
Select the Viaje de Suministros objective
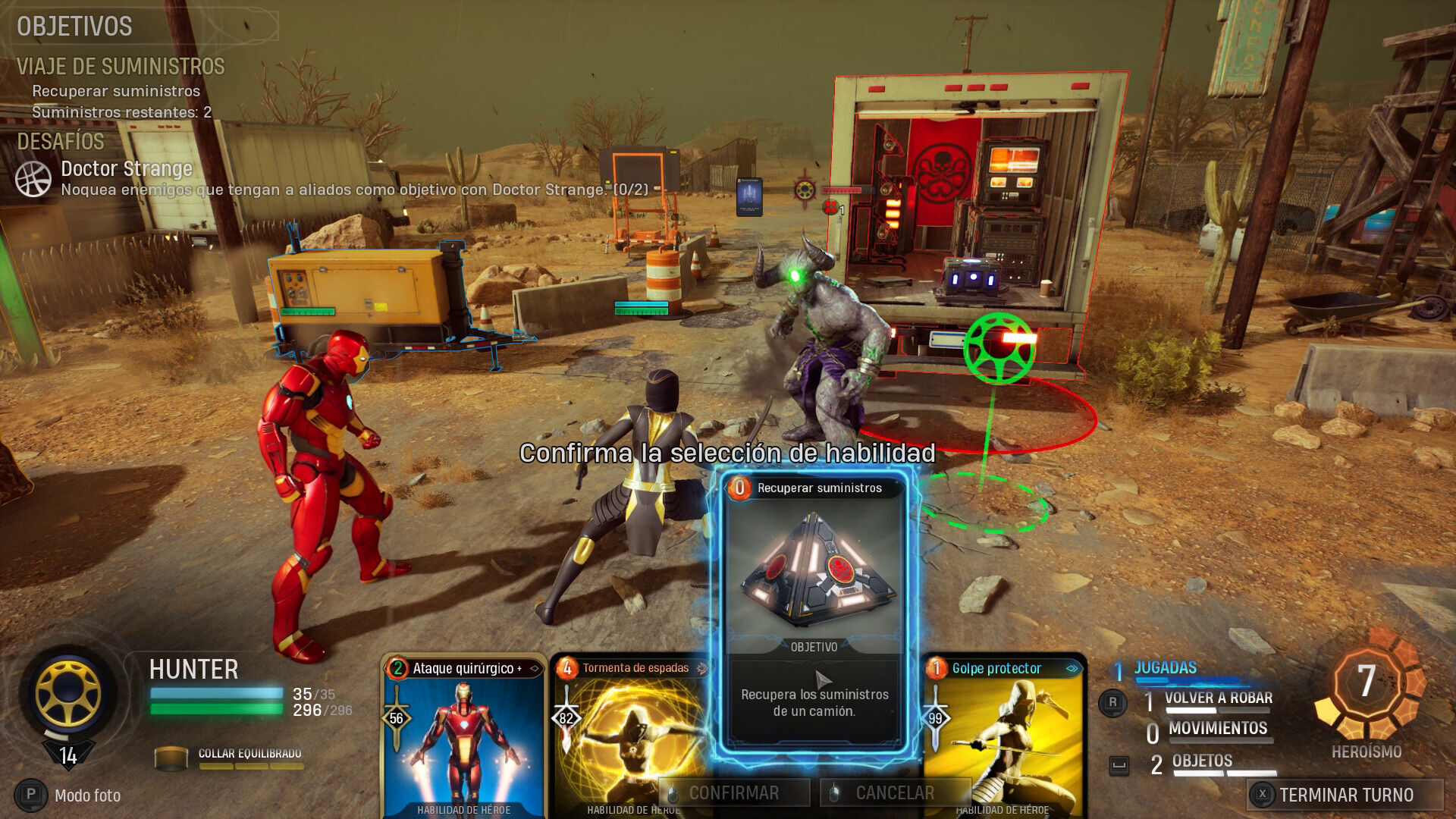(121, 67)
